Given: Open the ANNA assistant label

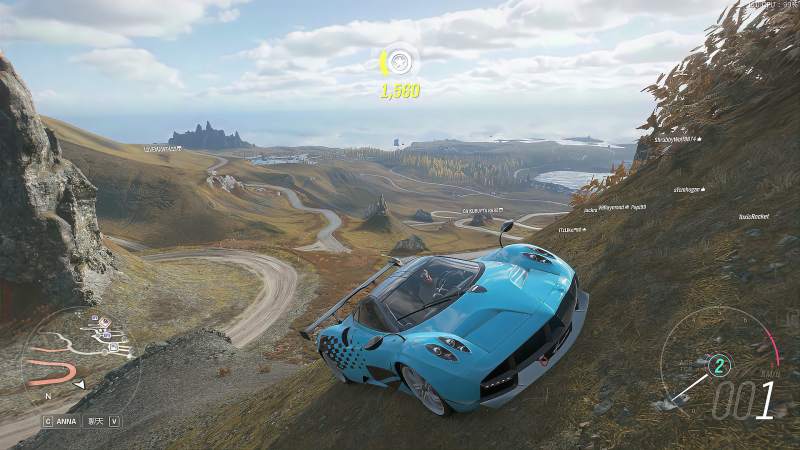Looking at the screenshot, I should [66, 421].
